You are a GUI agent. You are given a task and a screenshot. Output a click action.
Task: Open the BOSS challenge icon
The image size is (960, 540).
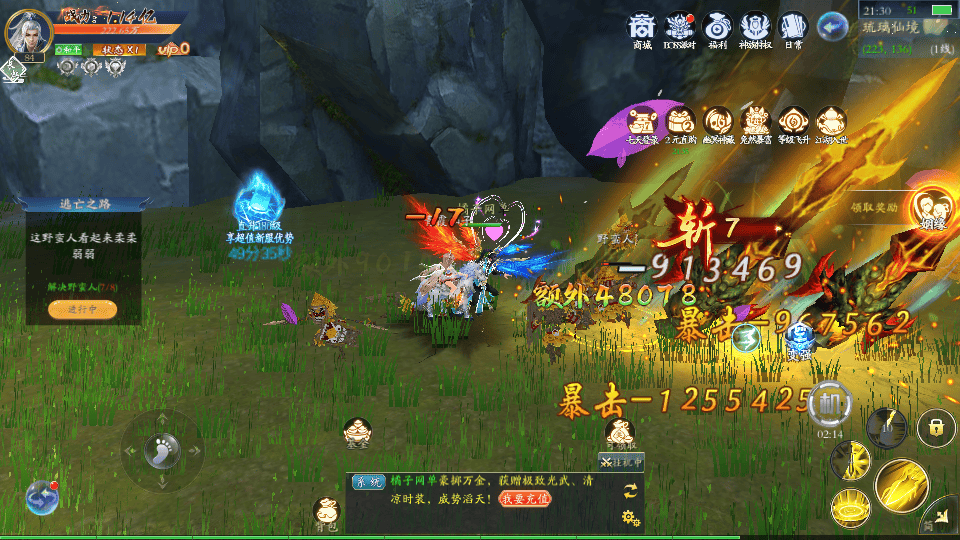point(681,29)
